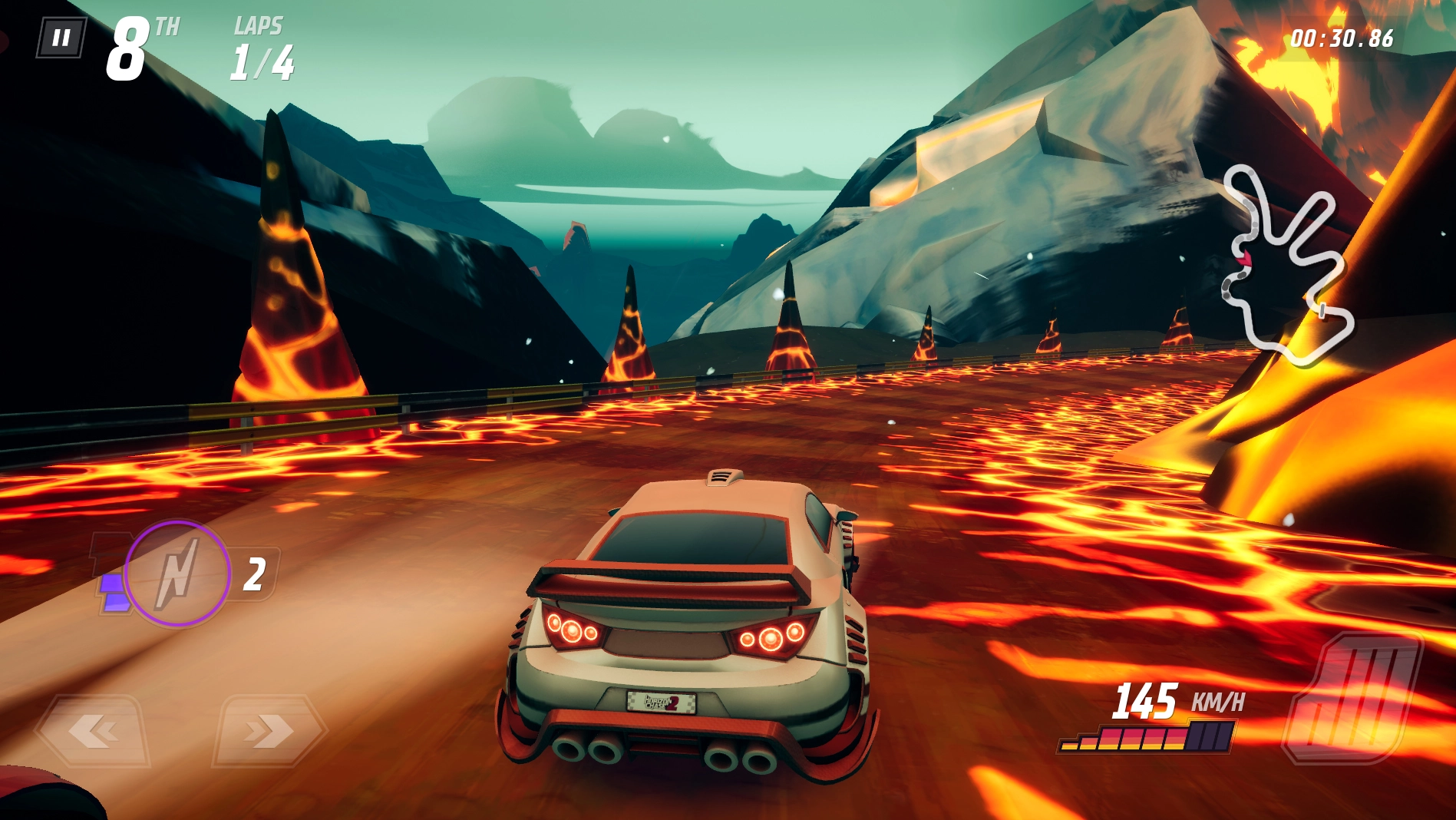Click the track minimap
The width and height of the screenshot is (1456, 820).
click(1286, 265)
